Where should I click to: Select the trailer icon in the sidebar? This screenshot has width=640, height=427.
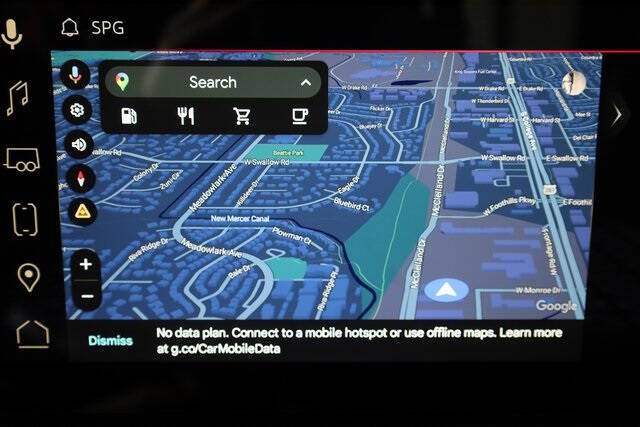coord(22,158)
